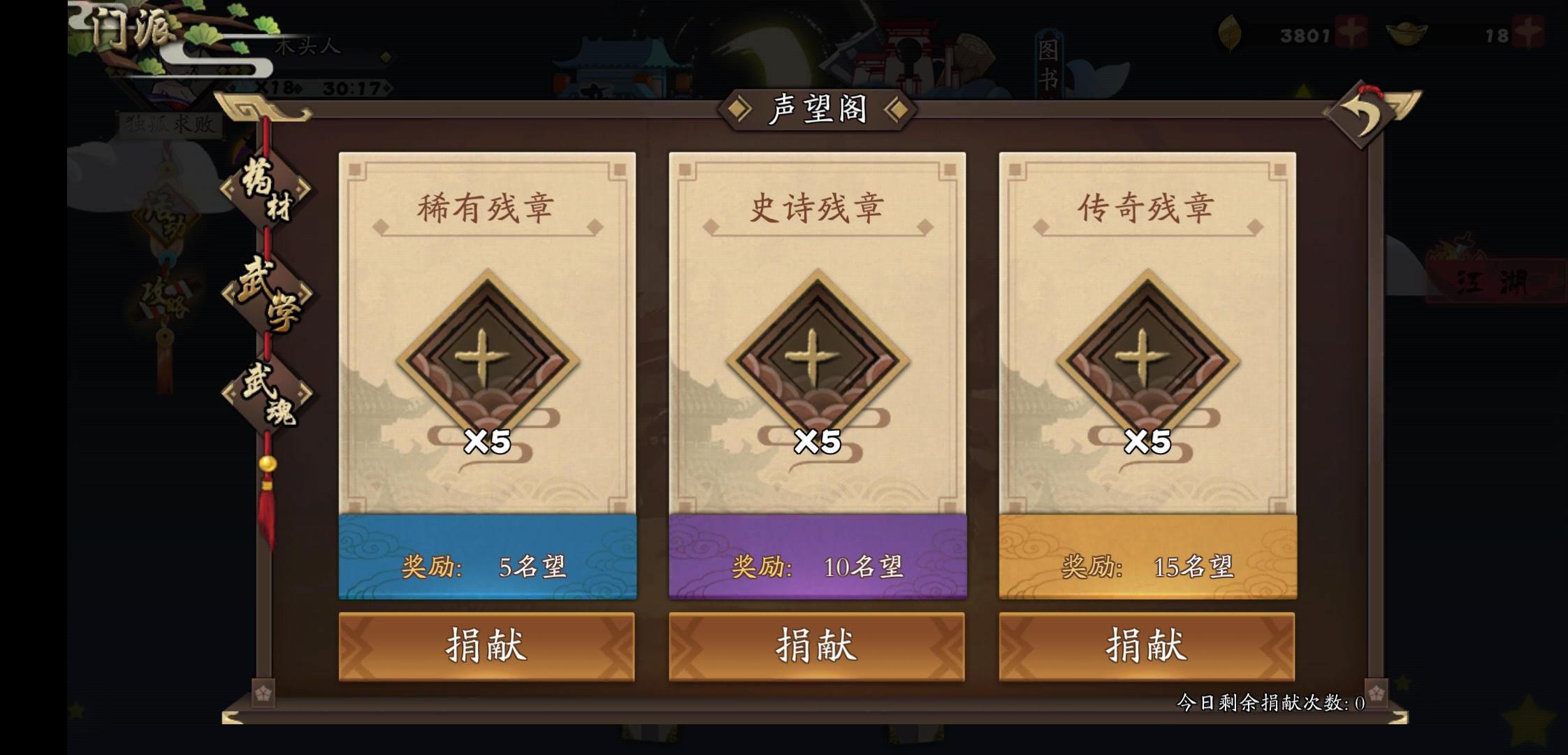Click the 声望阁 title banner

[x=816, y=110]
